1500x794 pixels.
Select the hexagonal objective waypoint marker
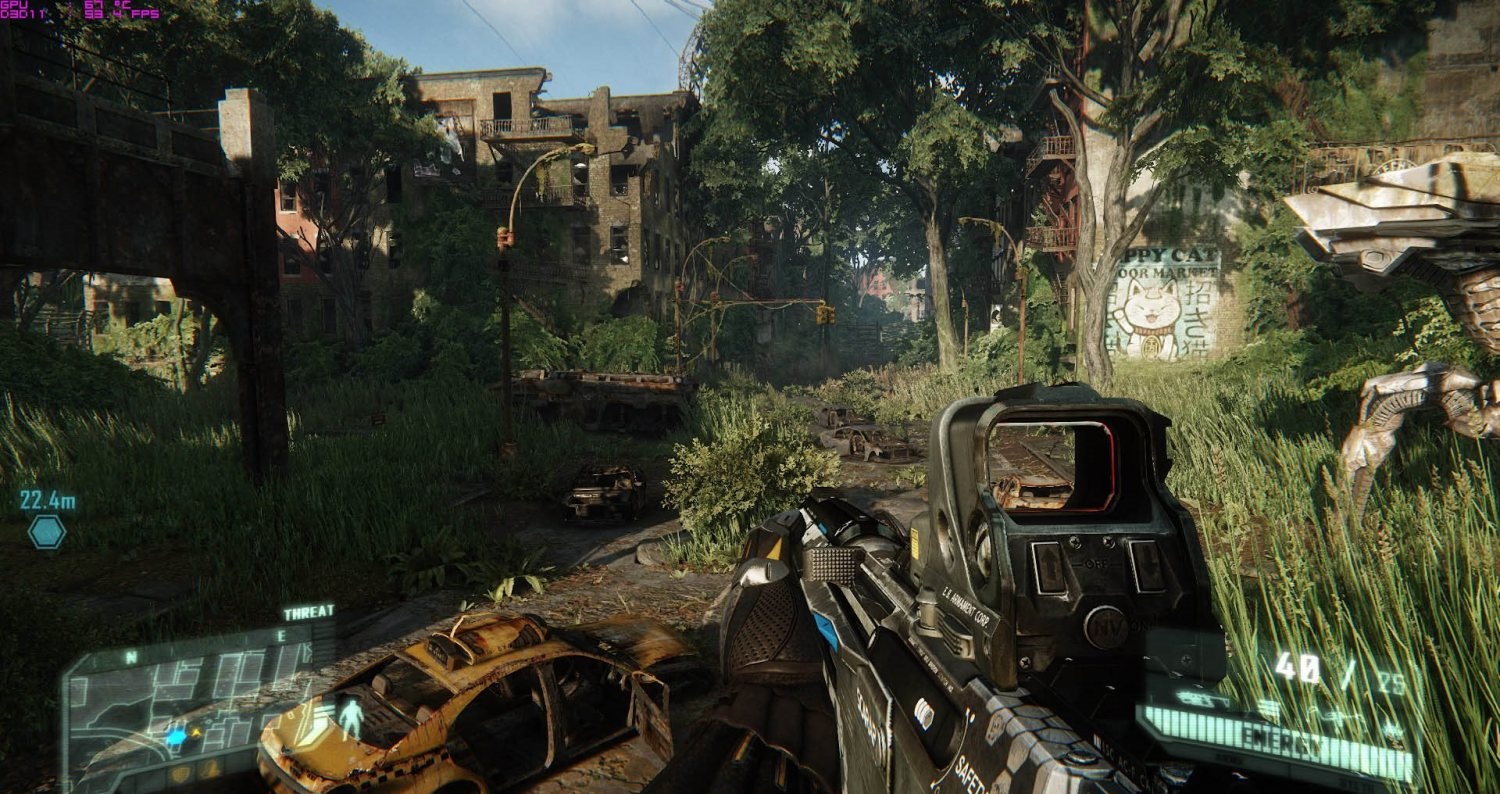pos(47,531)
